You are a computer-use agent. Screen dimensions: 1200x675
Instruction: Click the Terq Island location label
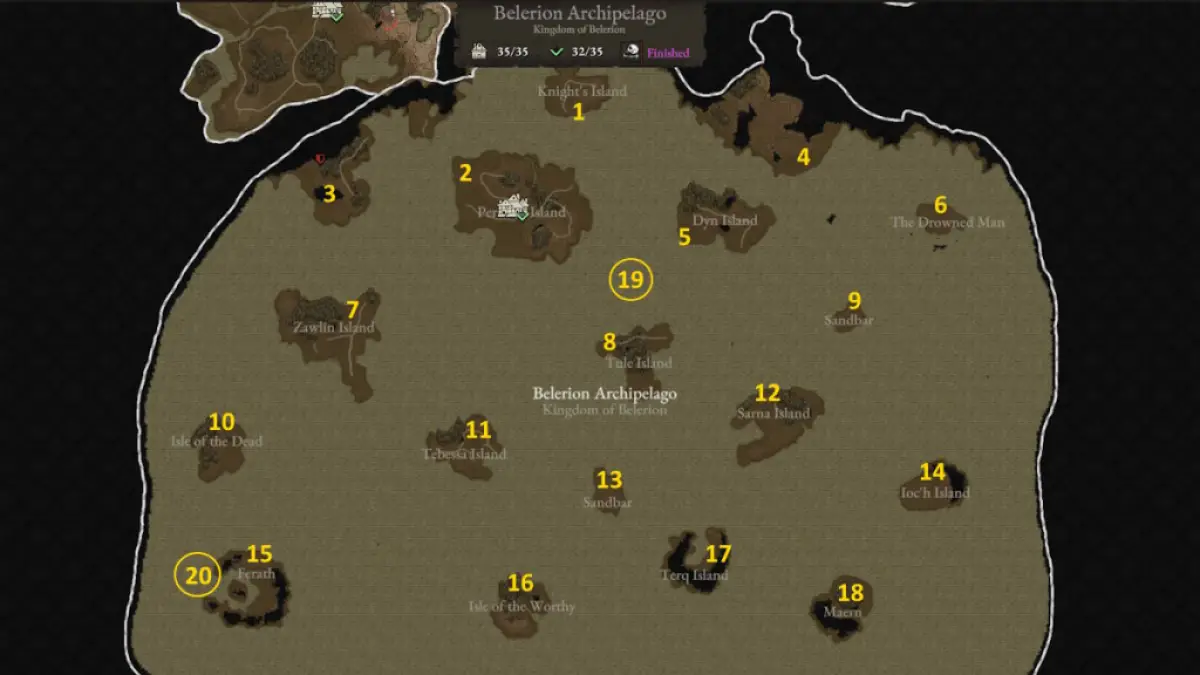point(694,575)
